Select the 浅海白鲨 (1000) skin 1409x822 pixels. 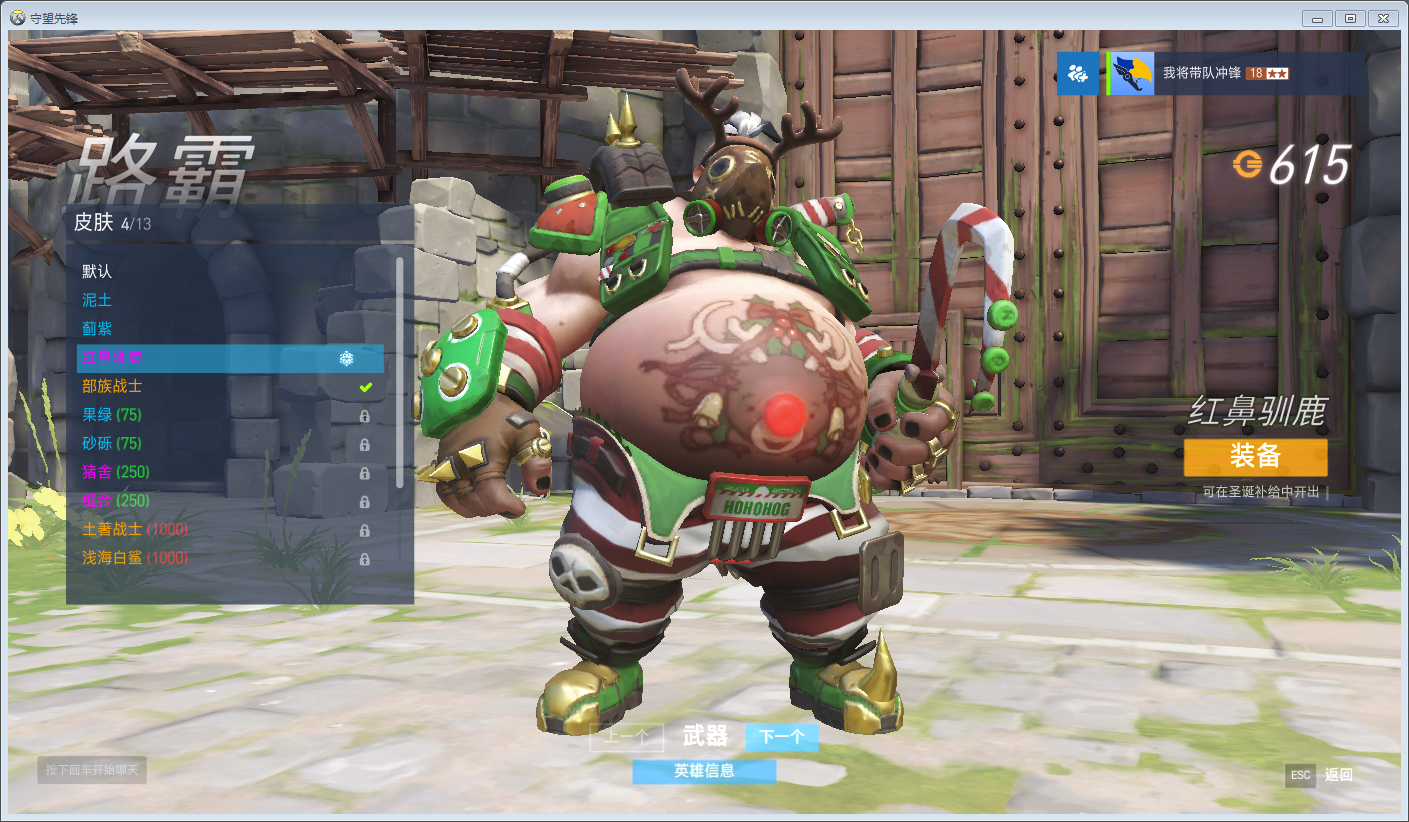pos(135,558)
